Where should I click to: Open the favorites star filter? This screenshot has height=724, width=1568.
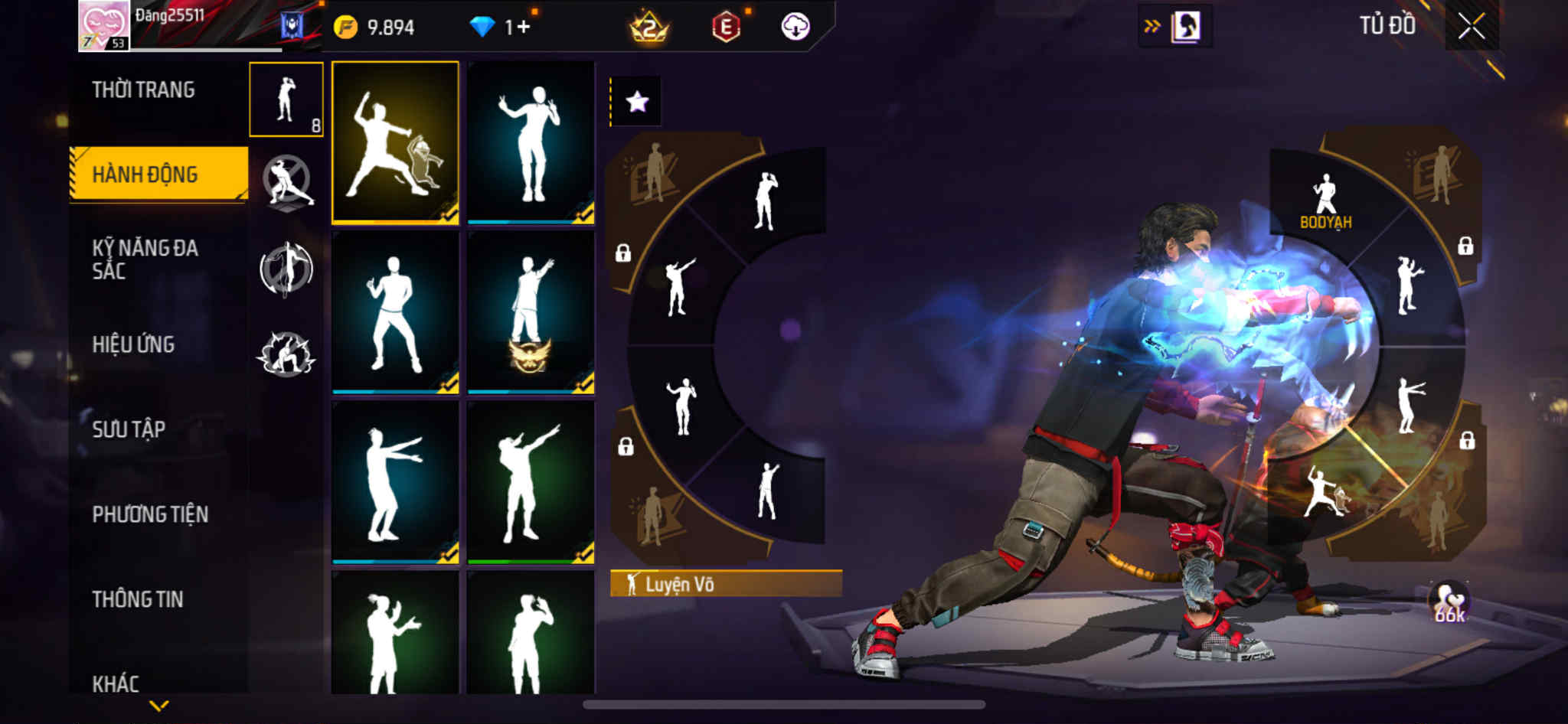click(637, 102)
